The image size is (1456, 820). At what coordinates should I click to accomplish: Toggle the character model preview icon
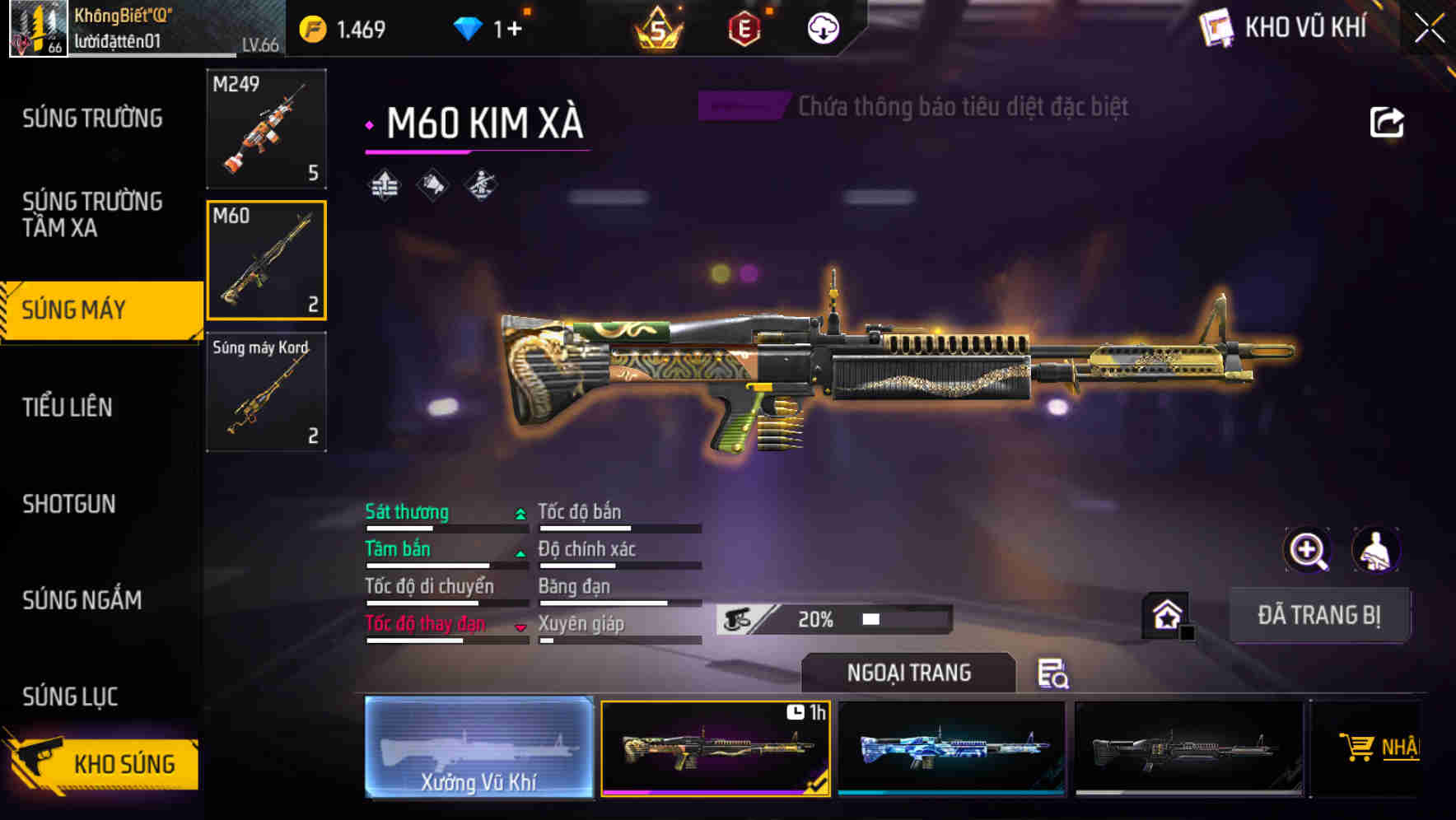[x=1374, y=550]
